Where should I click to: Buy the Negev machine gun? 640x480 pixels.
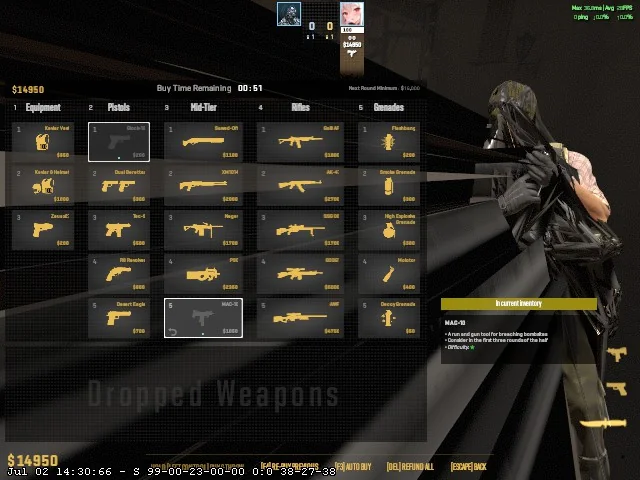click(203, 230)
